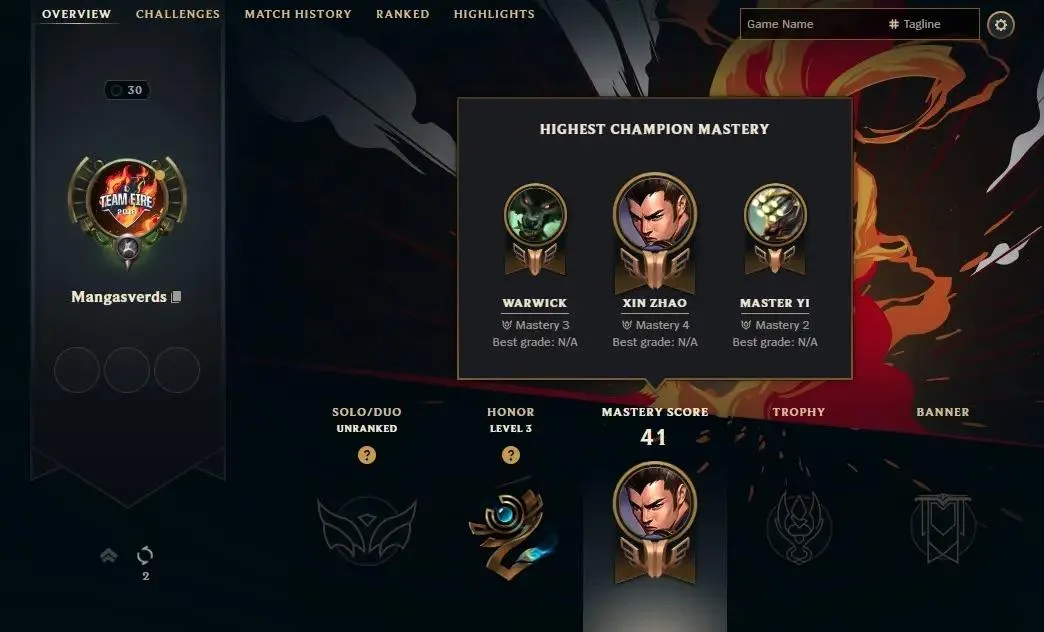This screenshot has width=1044, height=632.
Task: Pick the Master Yi mastery portrait
Action: [x=775, y=215]
